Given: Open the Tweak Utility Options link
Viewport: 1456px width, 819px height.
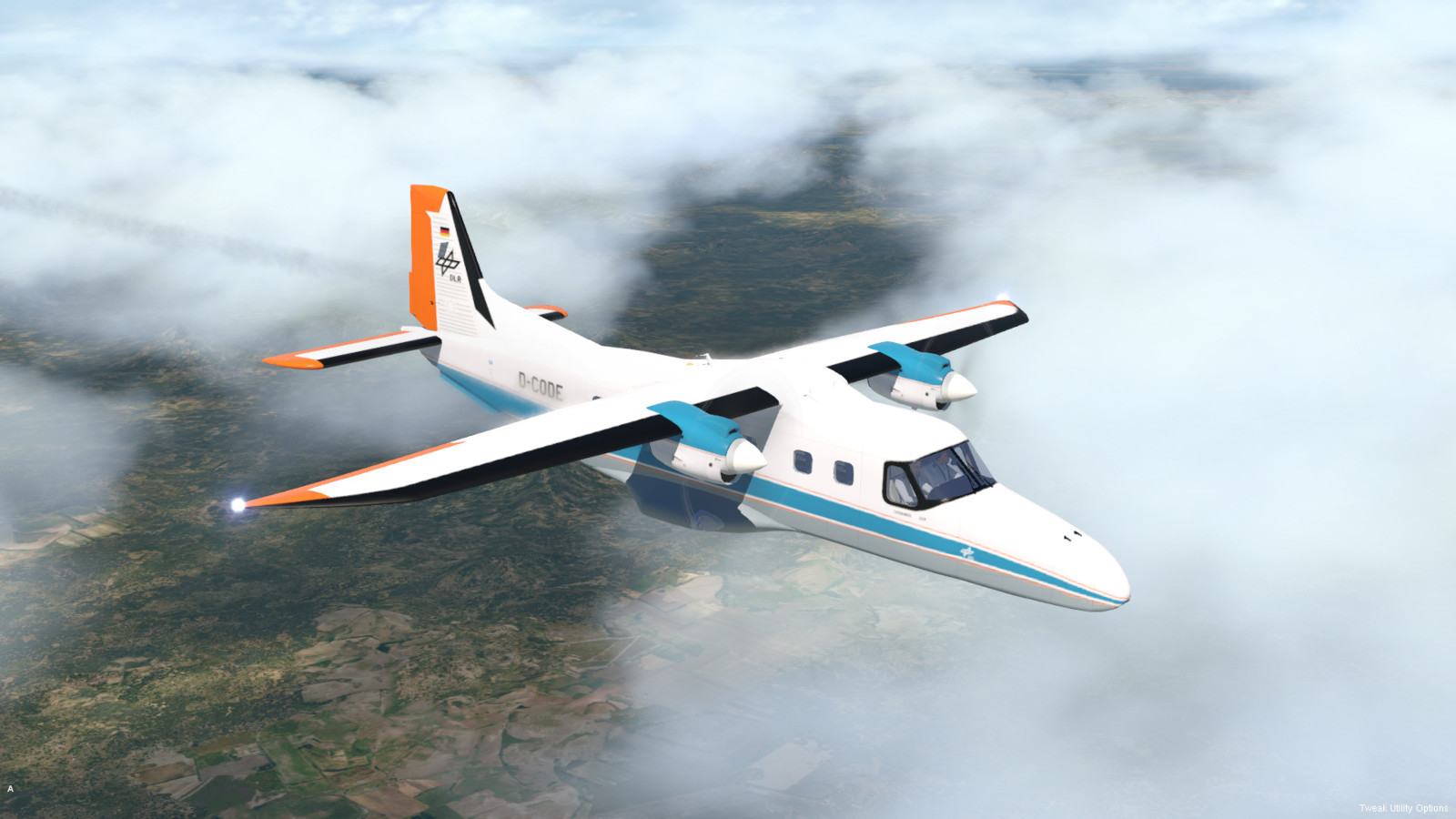Looking at the screenshot, I should coord(1403,808).
